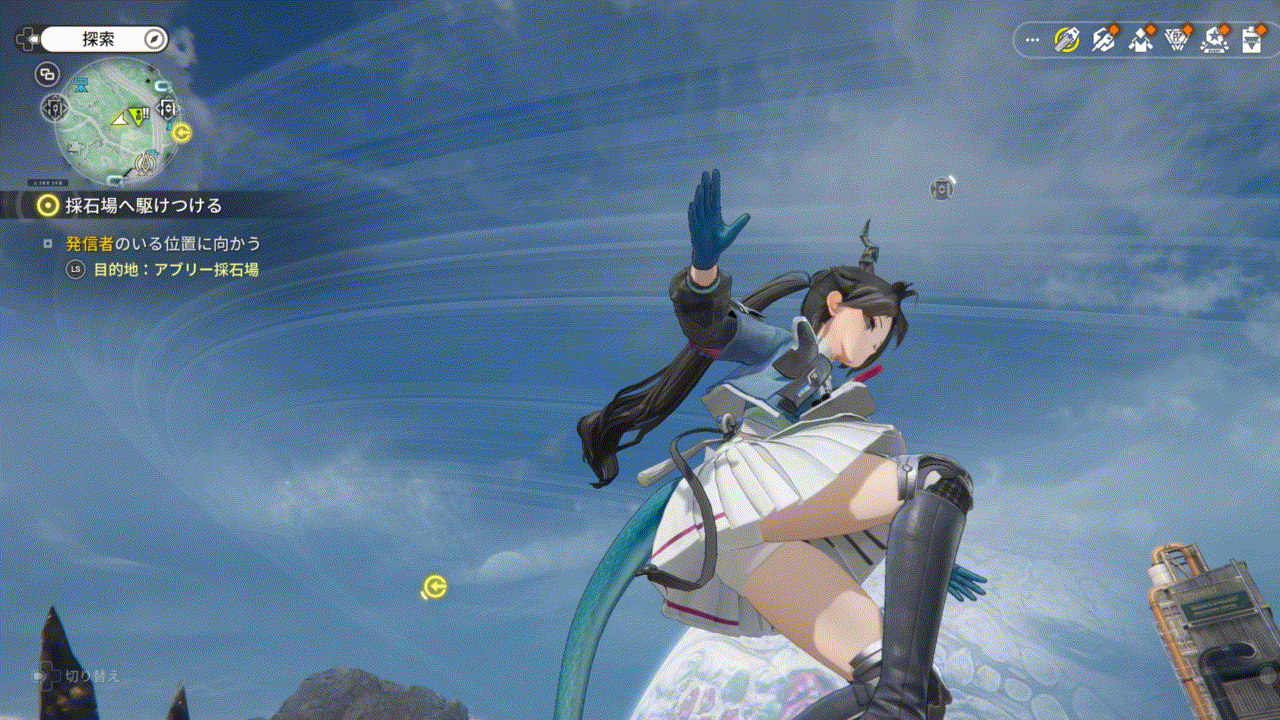Open the character outfit shortcut icon

(1141, 40)
